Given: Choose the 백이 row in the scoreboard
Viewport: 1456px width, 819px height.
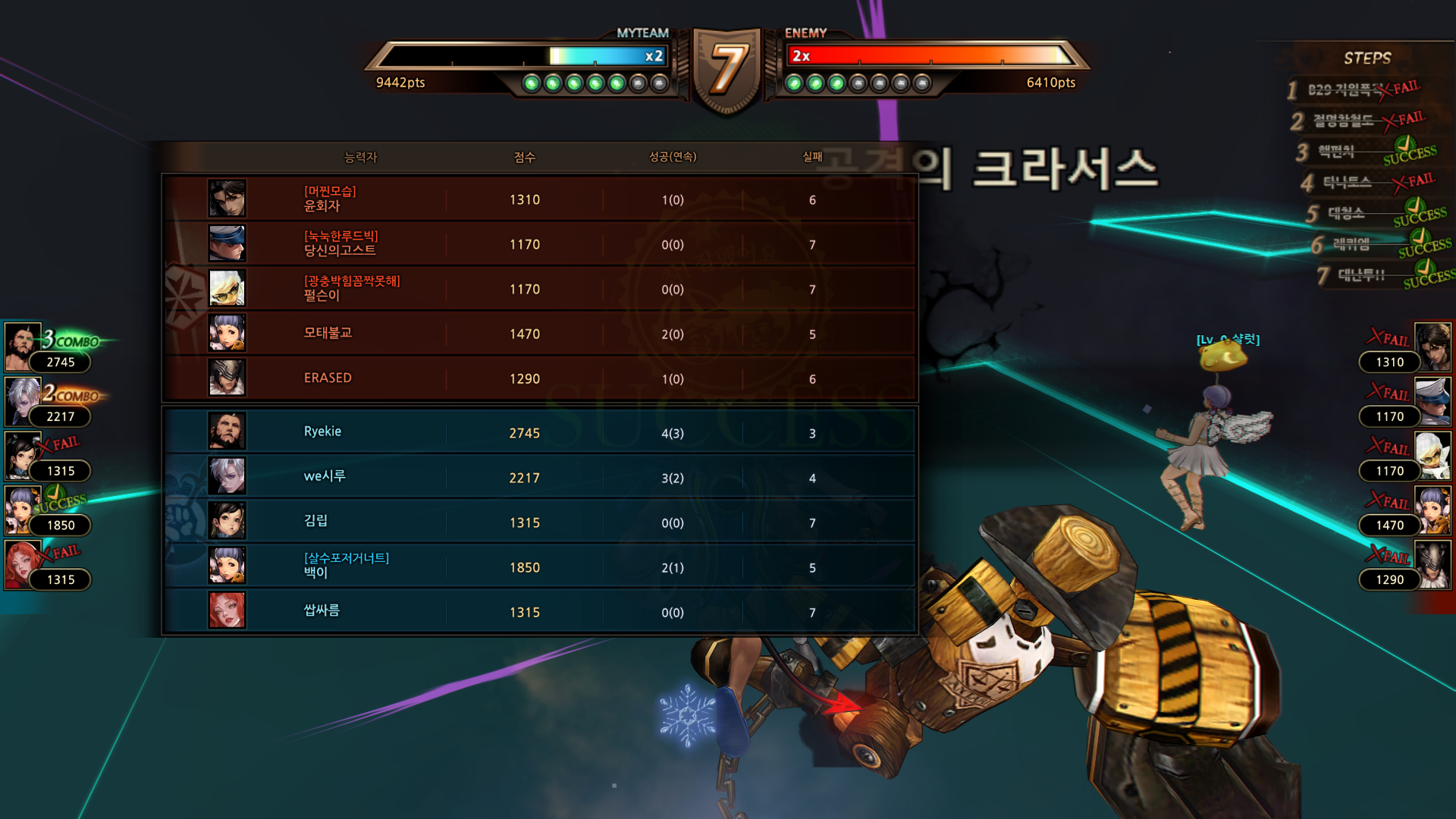Looking at the screenshot, I should [x=538, y=566].
